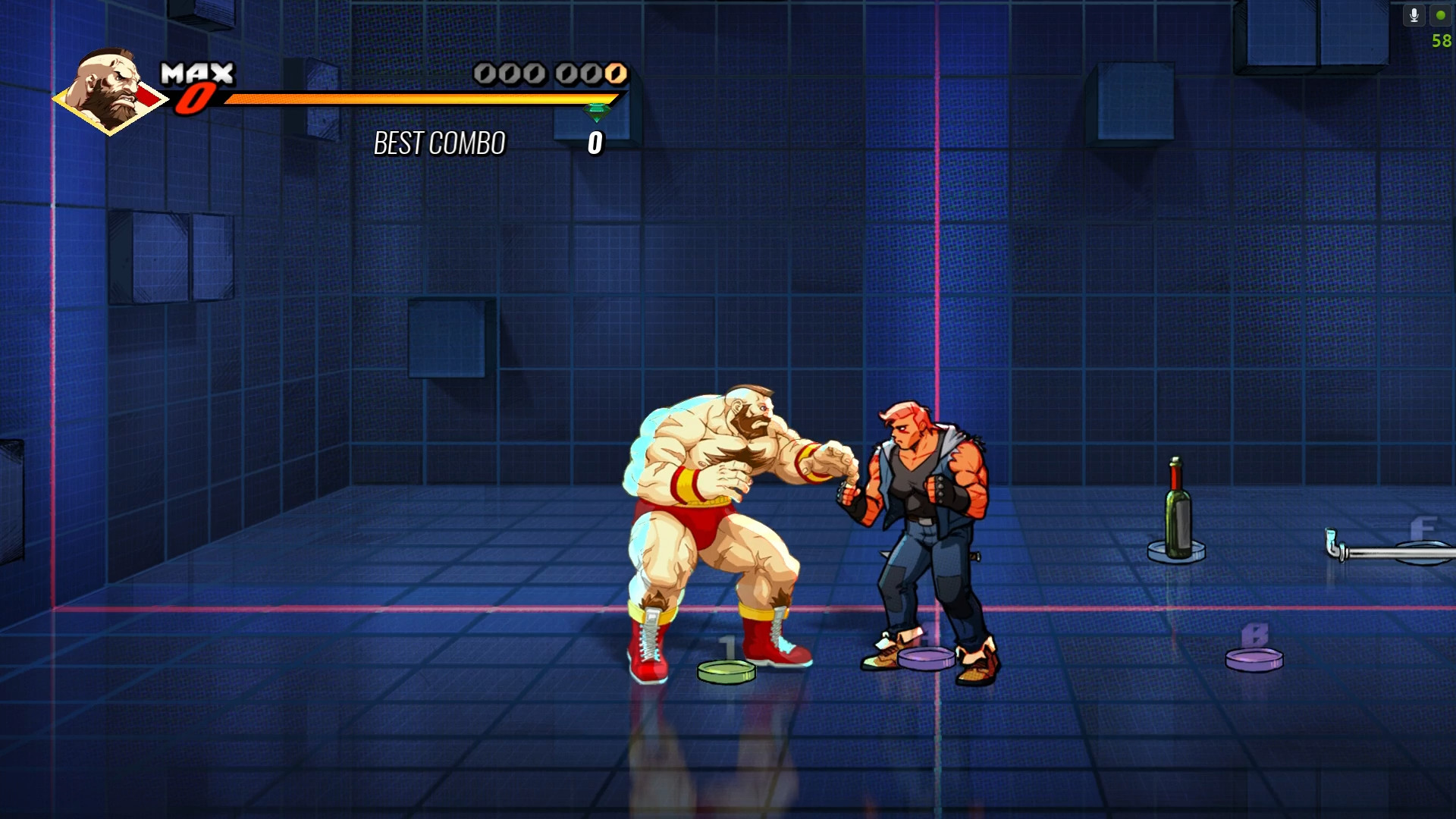Click the leftmost grey coin icon
This screenshot has width=1456, height=819.
pos(485,73)
